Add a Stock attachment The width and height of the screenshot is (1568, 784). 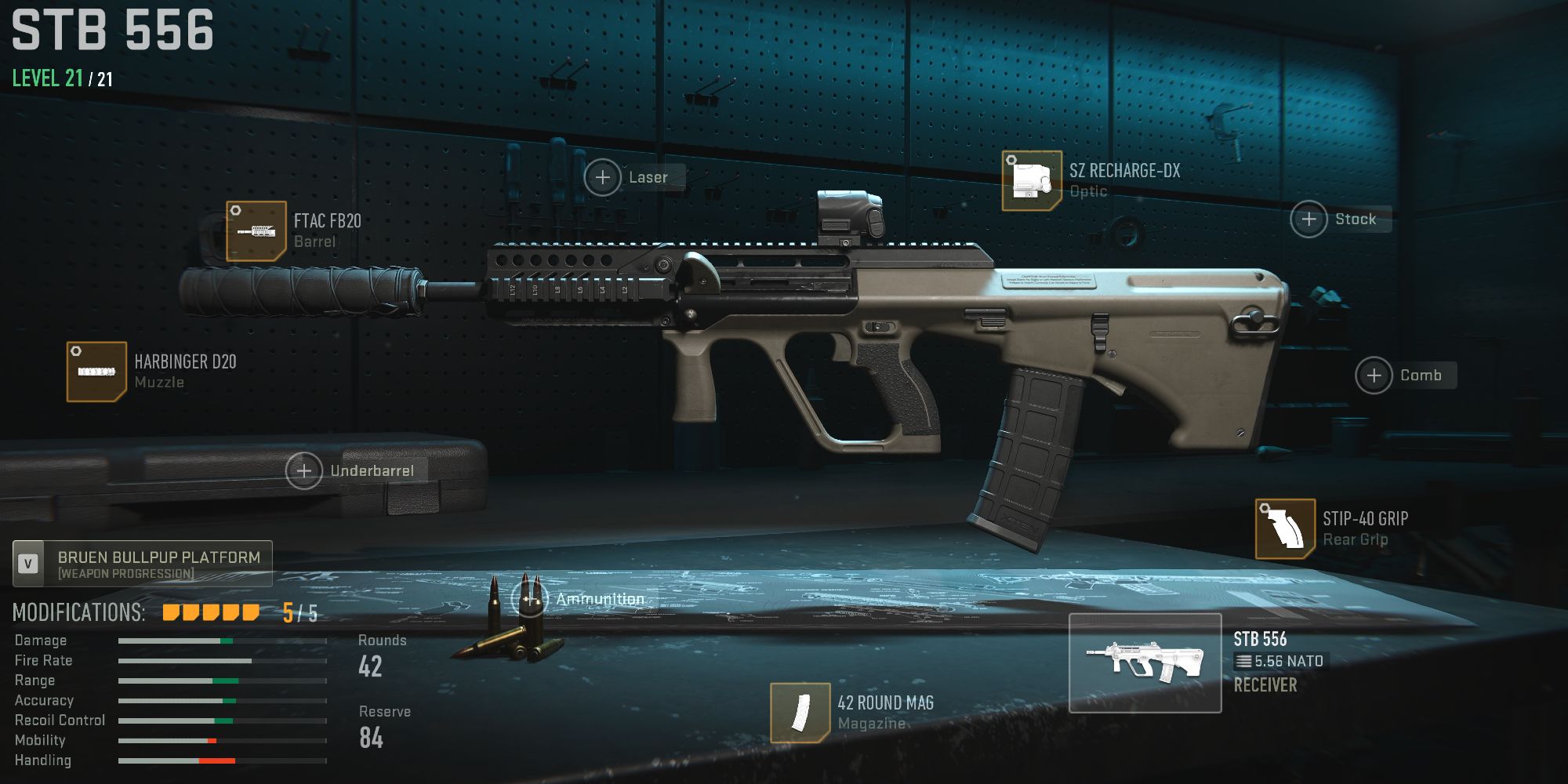click(x=1308, y=219)
